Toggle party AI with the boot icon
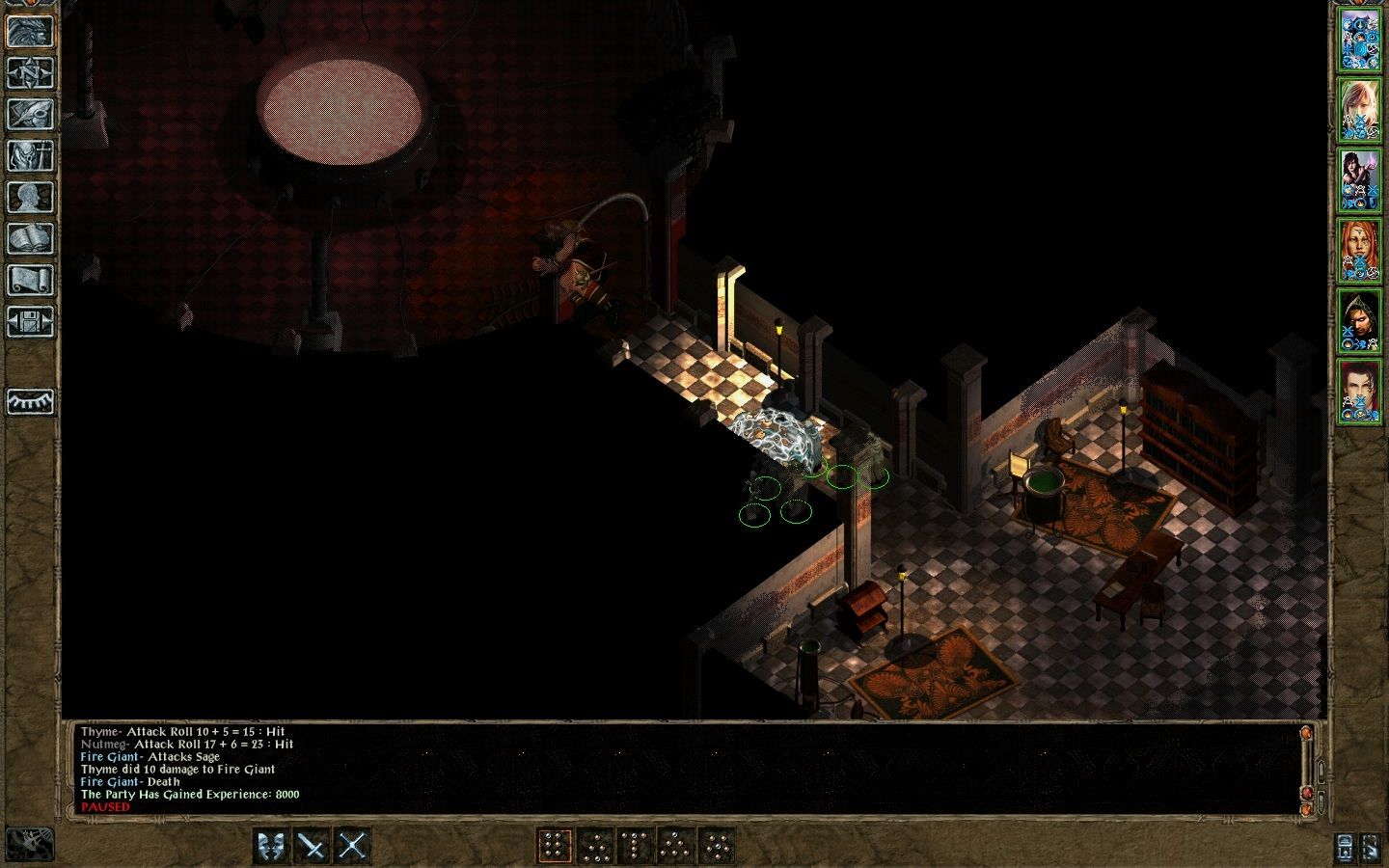This screenshot has height=868, width=1389. pyautogui.click(x=1371, y=849)
